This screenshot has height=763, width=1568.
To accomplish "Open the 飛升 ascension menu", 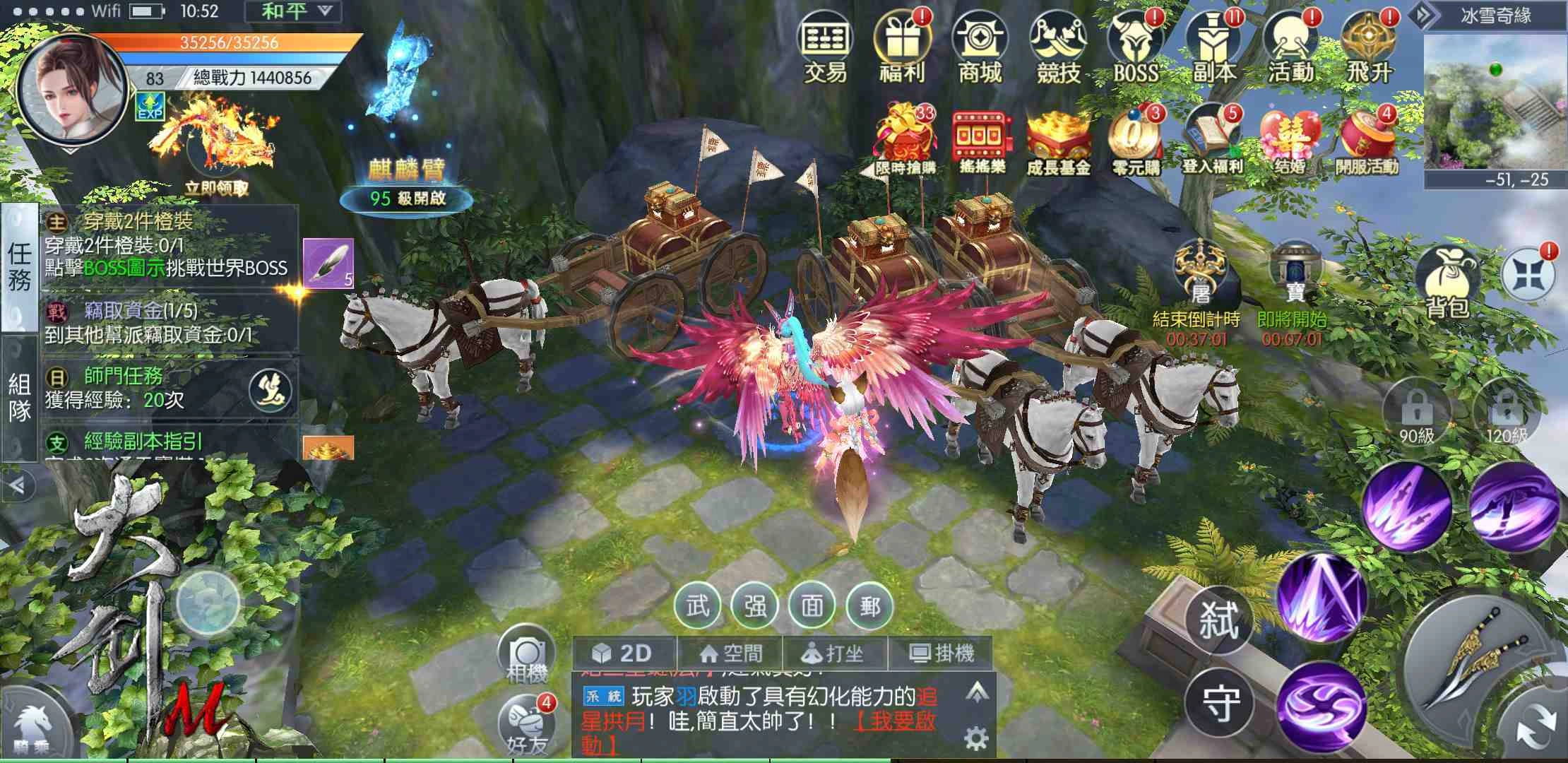I will pos(1368,47).
